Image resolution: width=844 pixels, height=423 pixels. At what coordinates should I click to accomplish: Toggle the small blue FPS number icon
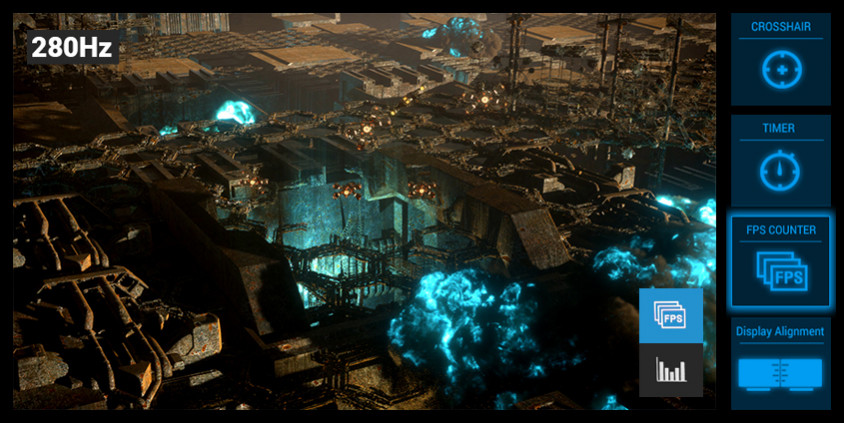coord(670,315)
